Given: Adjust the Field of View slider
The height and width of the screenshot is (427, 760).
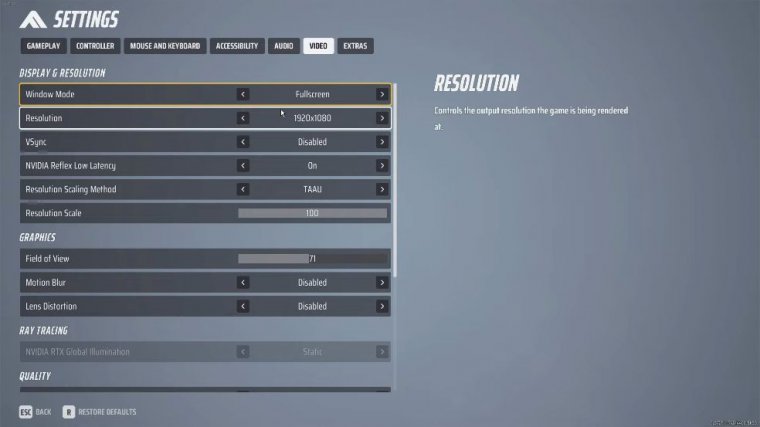Looking at the screenshot, I should [x=312, y=259].
